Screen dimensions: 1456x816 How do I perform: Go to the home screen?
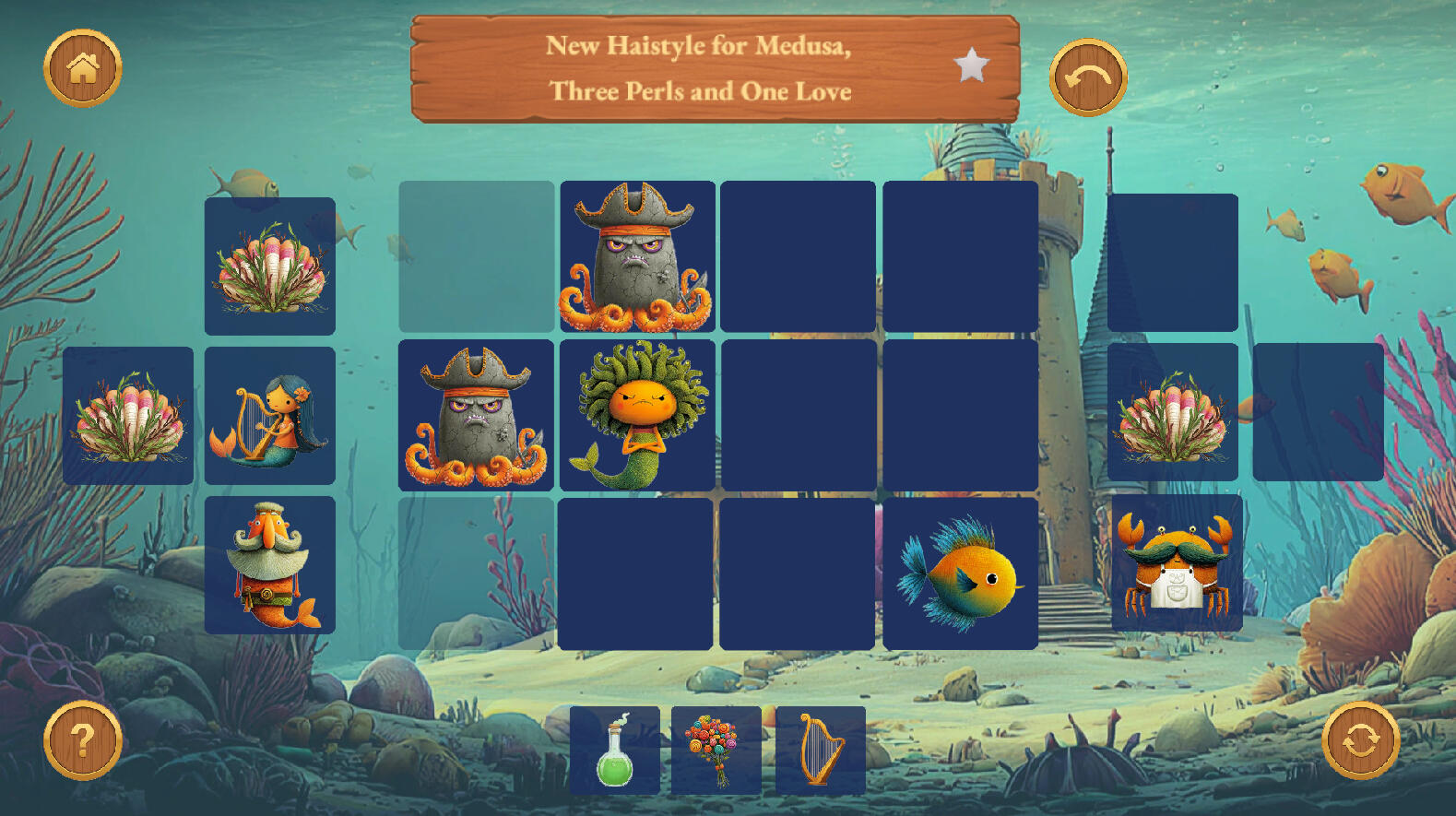[x=83, y=68]
